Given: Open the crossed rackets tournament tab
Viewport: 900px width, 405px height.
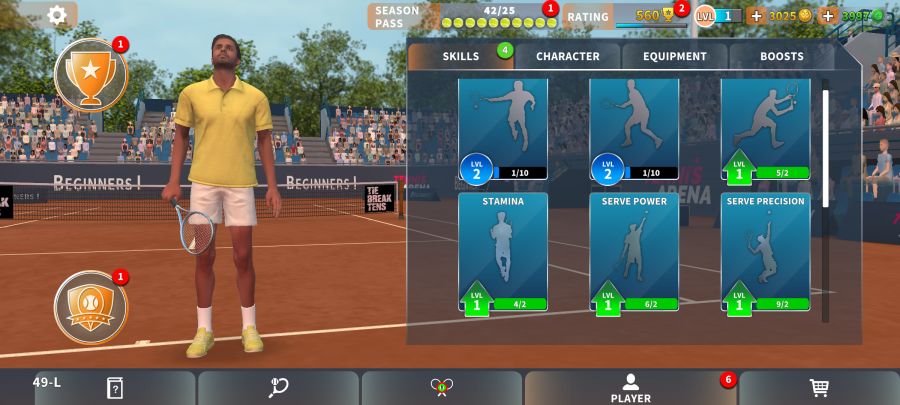Looking at the screenshot, I should click(x=441, y=388).
